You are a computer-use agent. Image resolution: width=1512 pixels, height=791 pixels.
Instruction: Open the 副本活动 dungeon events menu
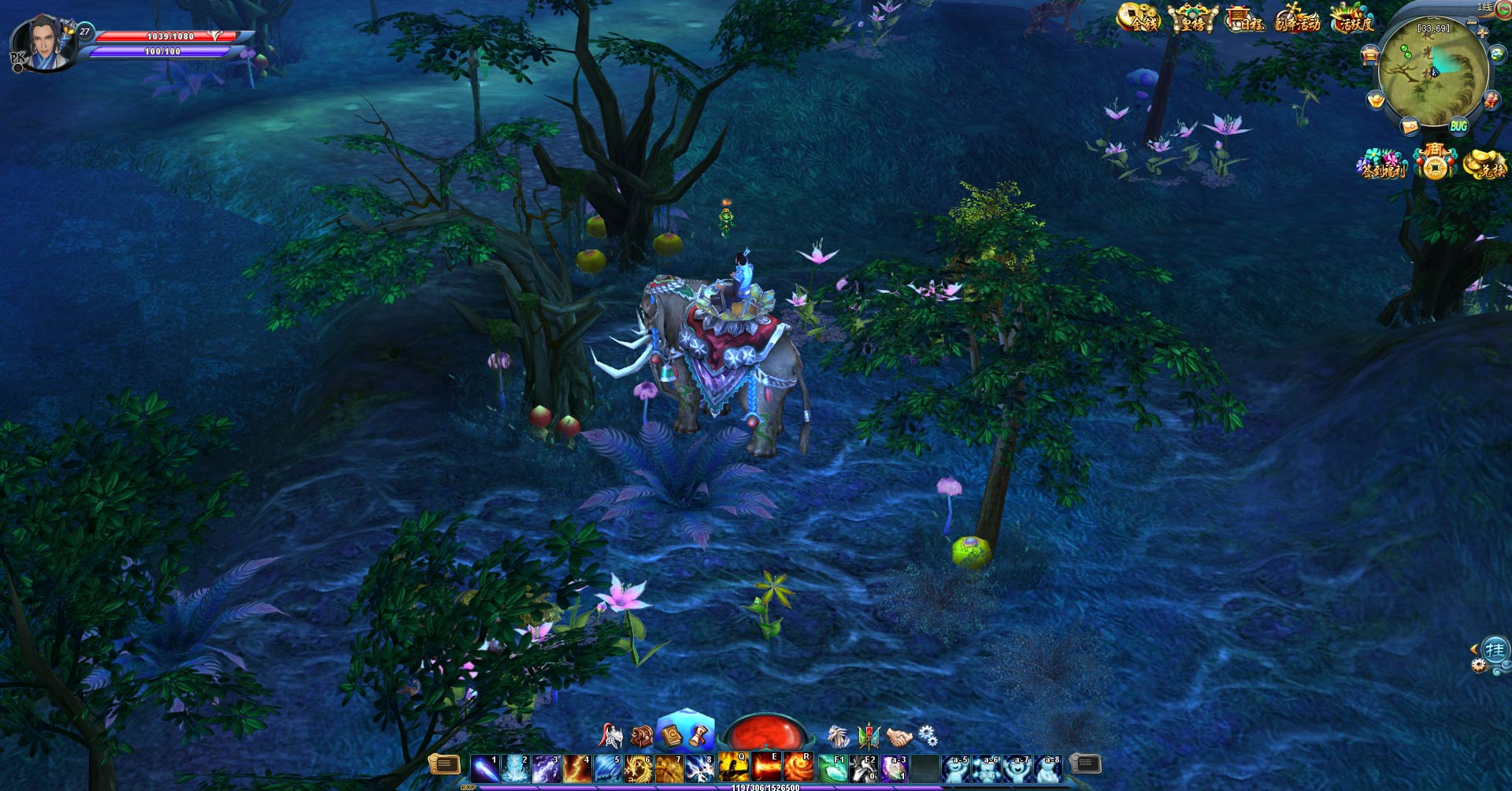pos(1297,18)
